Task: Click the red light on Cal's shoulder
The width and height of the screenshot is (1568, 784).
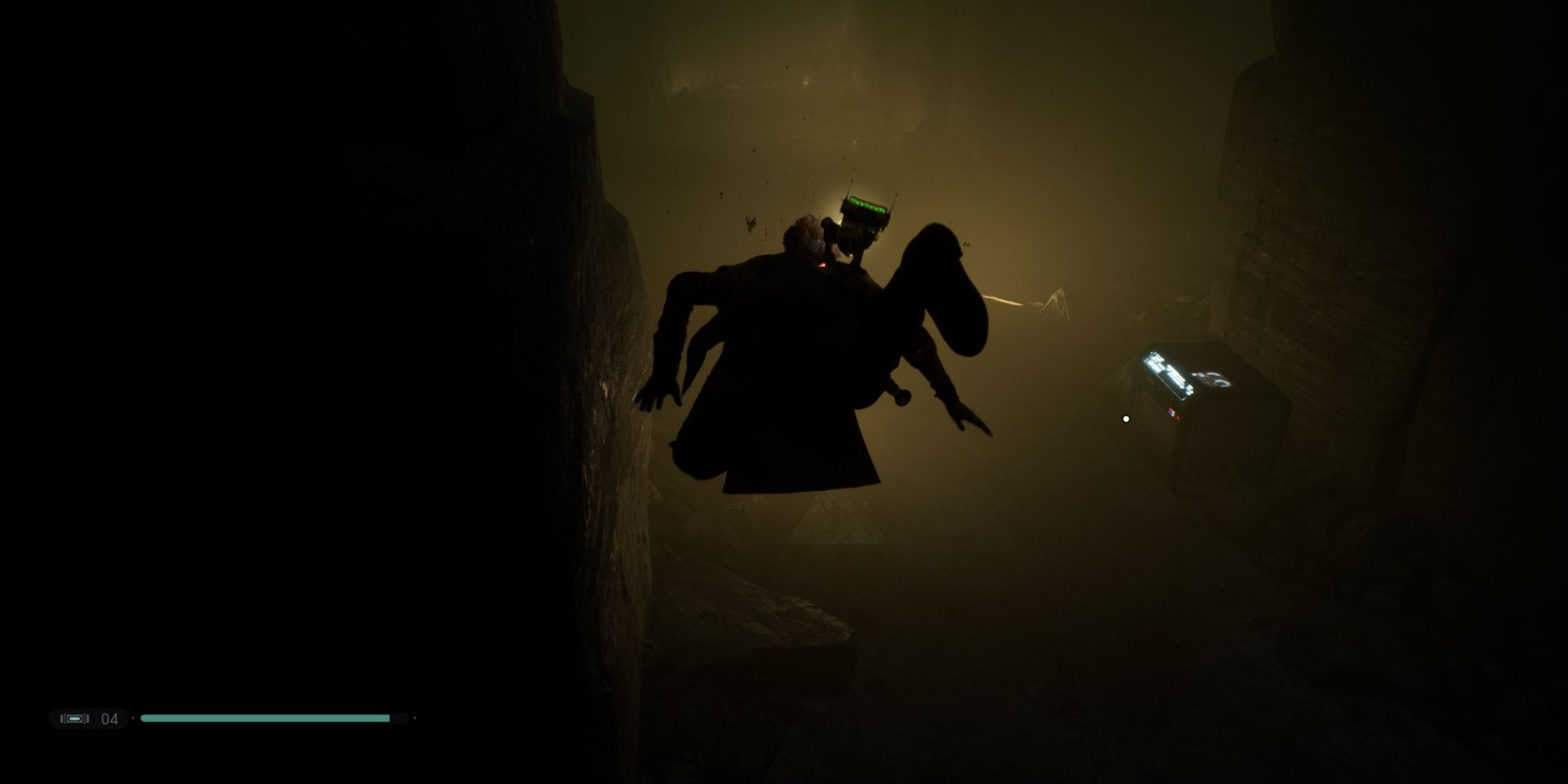Action: pos(822,264)
